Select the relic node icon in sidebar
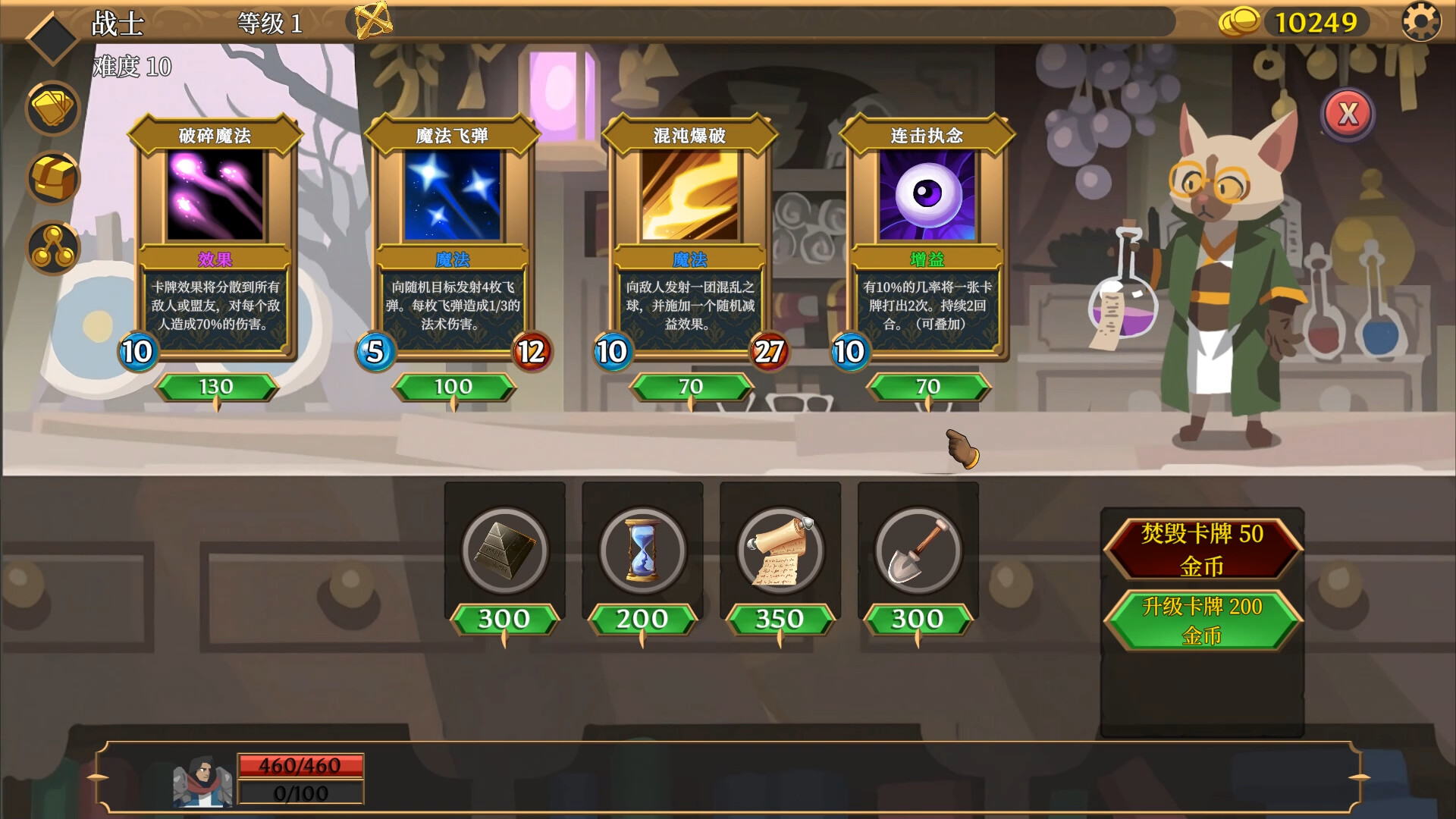 (x=51, y=247)
